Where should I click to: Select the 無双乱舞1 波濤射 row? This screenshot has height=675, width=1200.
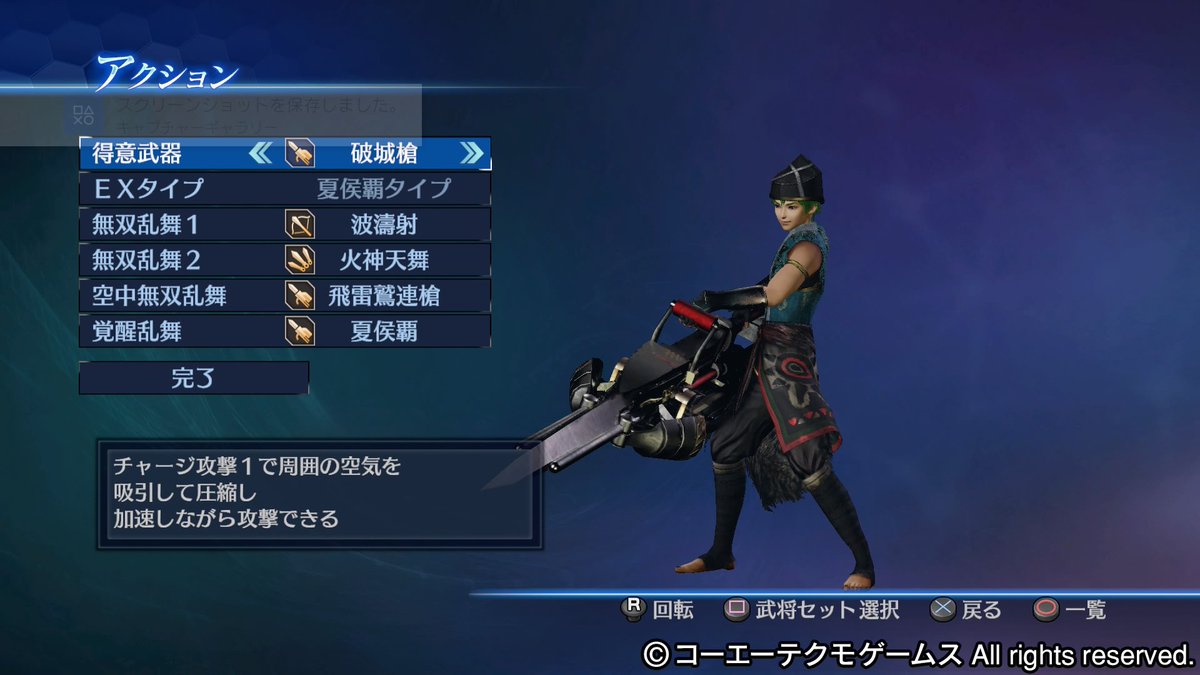(285, 224)
